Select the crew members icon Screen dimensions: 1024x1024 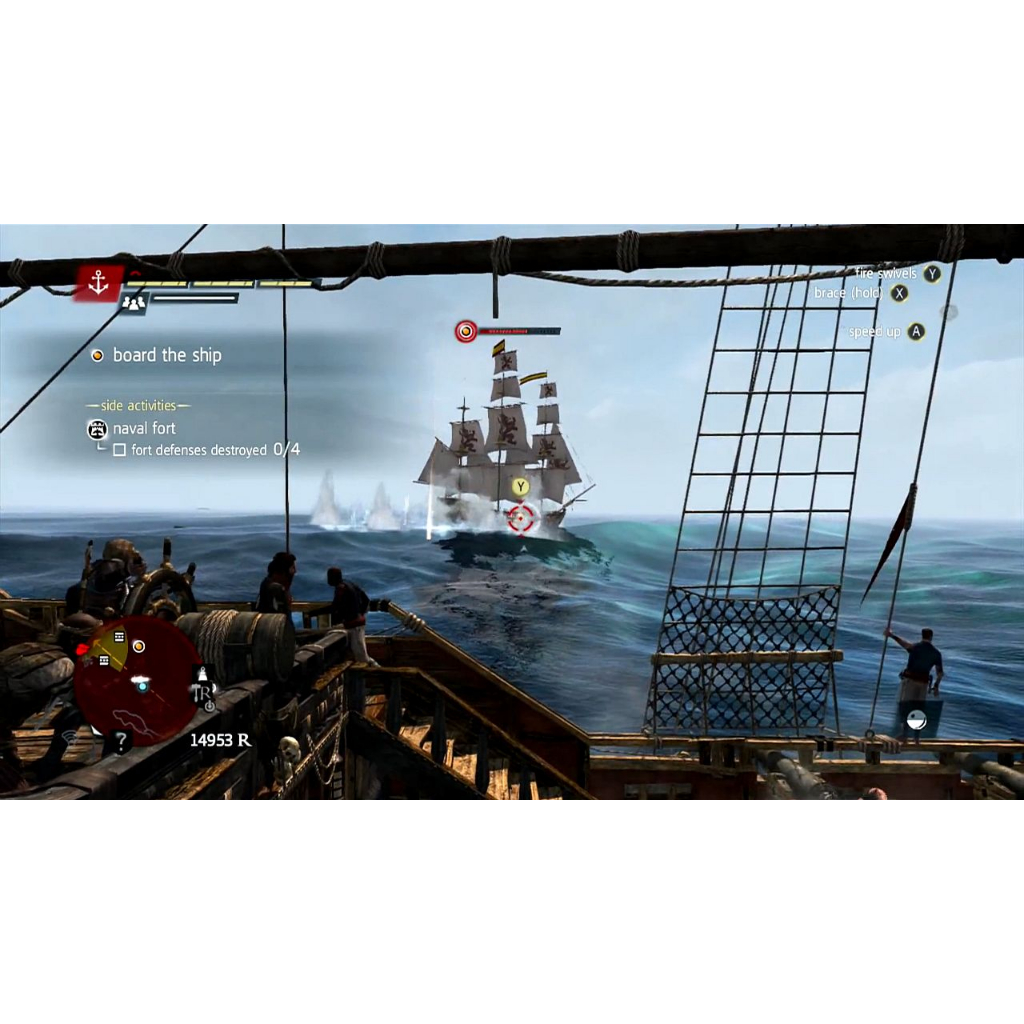click(133, 301)
